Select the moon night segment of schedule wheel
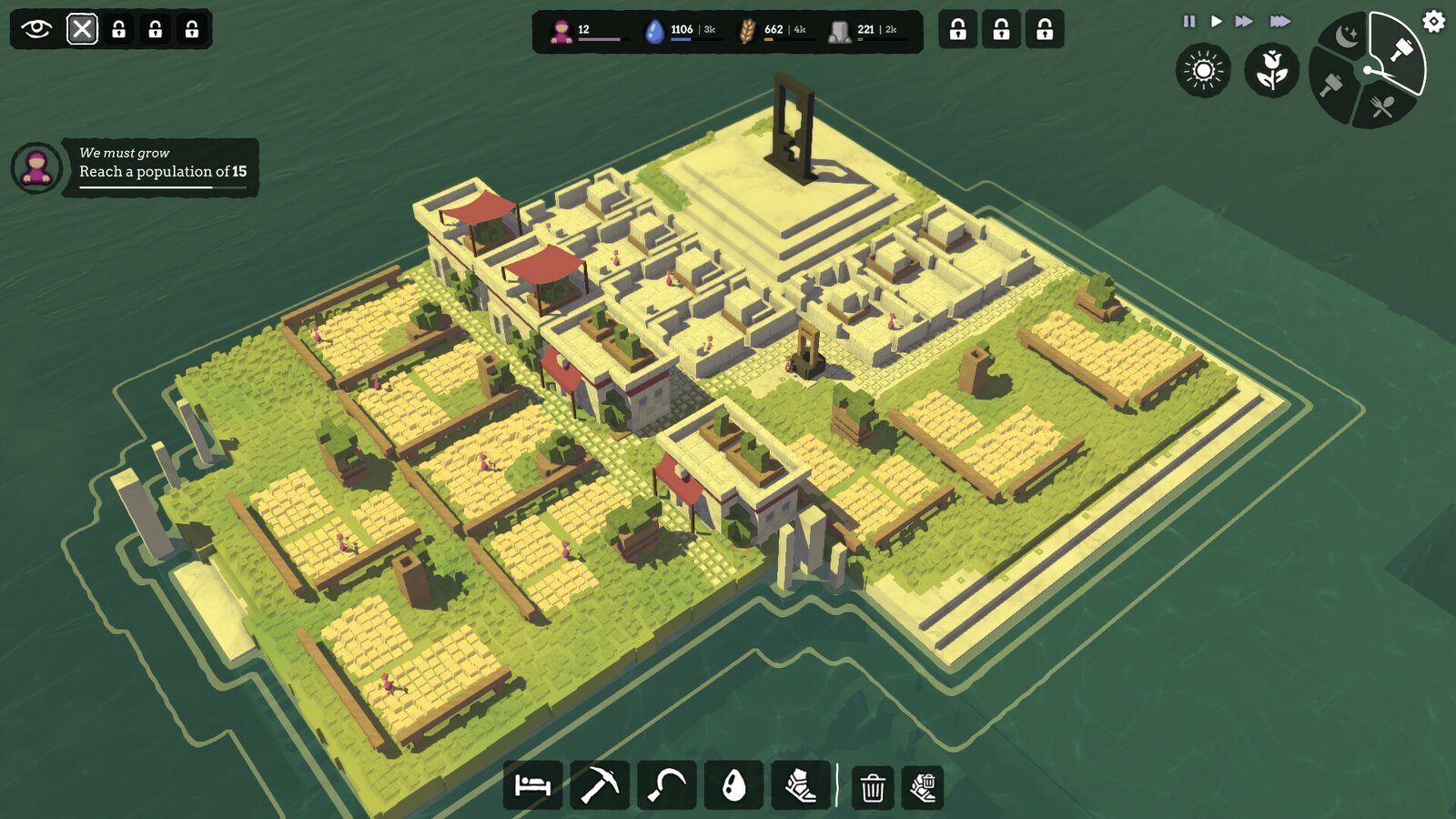Viewport: 1456px width, 819px height. [x=1347, y=36]
